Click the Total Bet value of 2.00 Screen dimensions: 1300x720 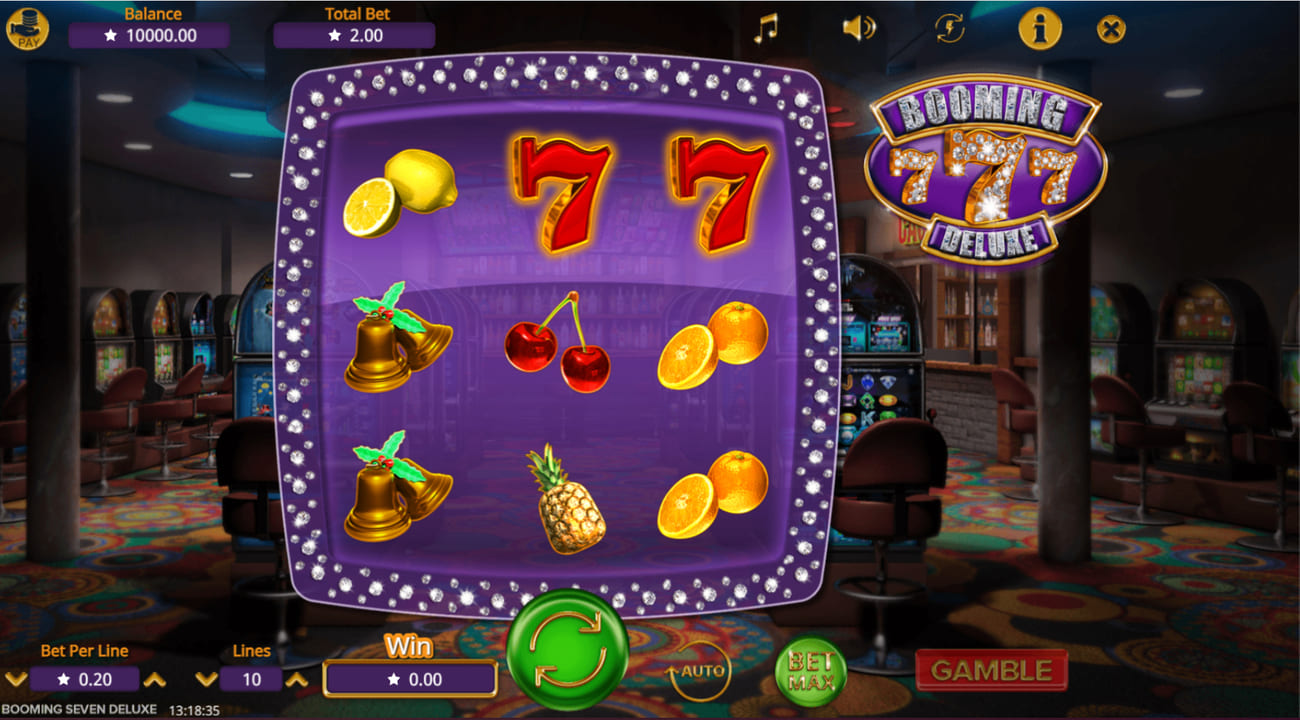[351, 33]
